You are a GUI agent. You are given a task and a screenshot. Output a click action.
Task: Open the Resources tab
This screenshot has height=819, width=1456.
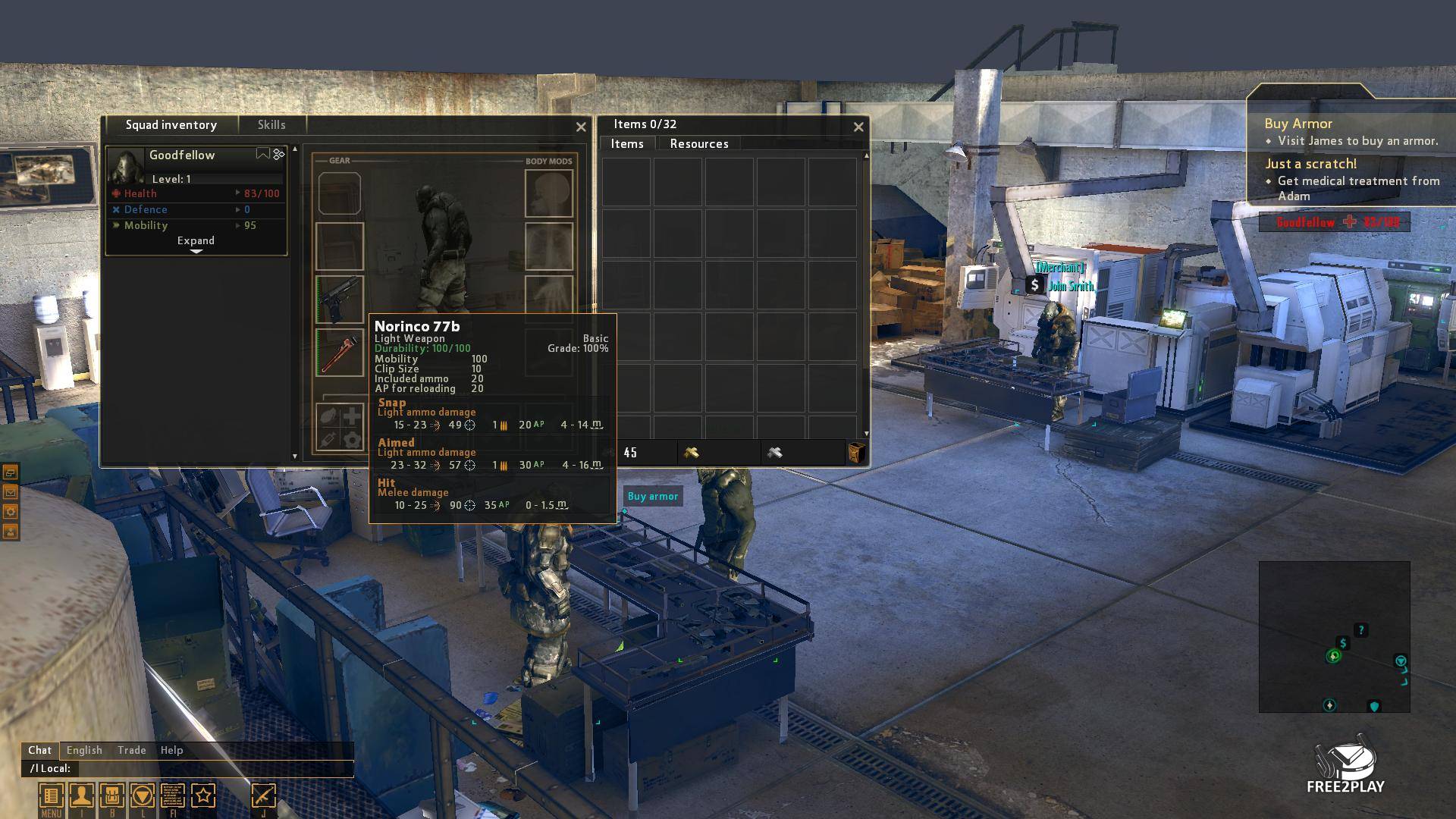coord(698,144)
